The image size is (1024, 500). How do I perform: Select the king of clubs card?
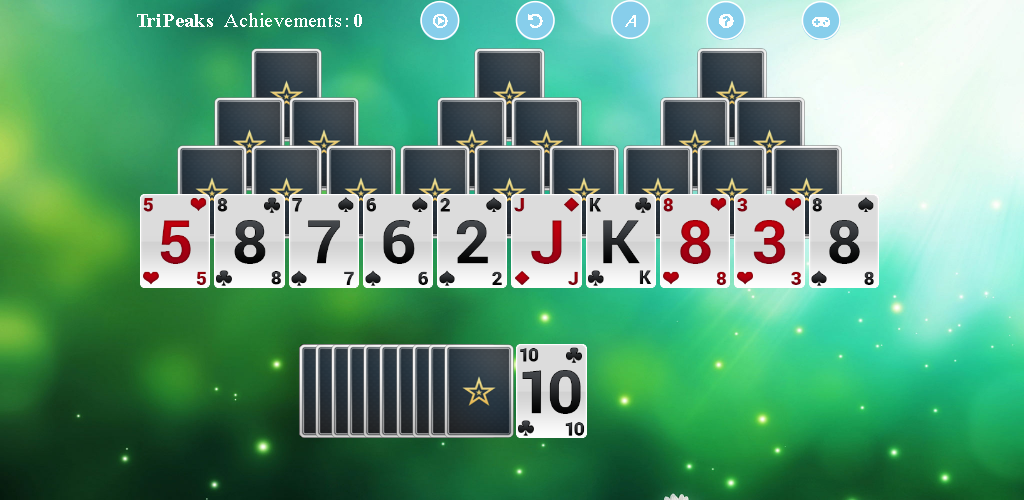click(x=620, y=242)
